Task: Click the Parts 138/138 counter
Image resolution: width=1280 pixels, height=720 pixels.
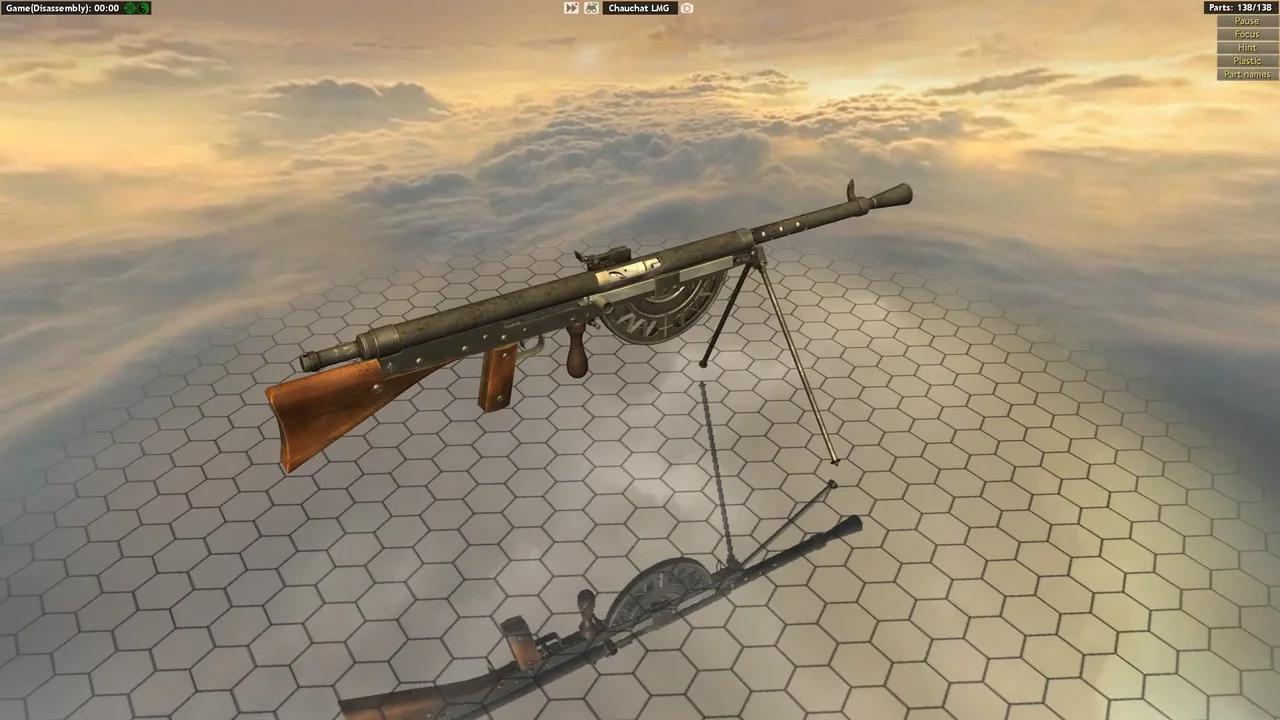Action: (1240, 7)
